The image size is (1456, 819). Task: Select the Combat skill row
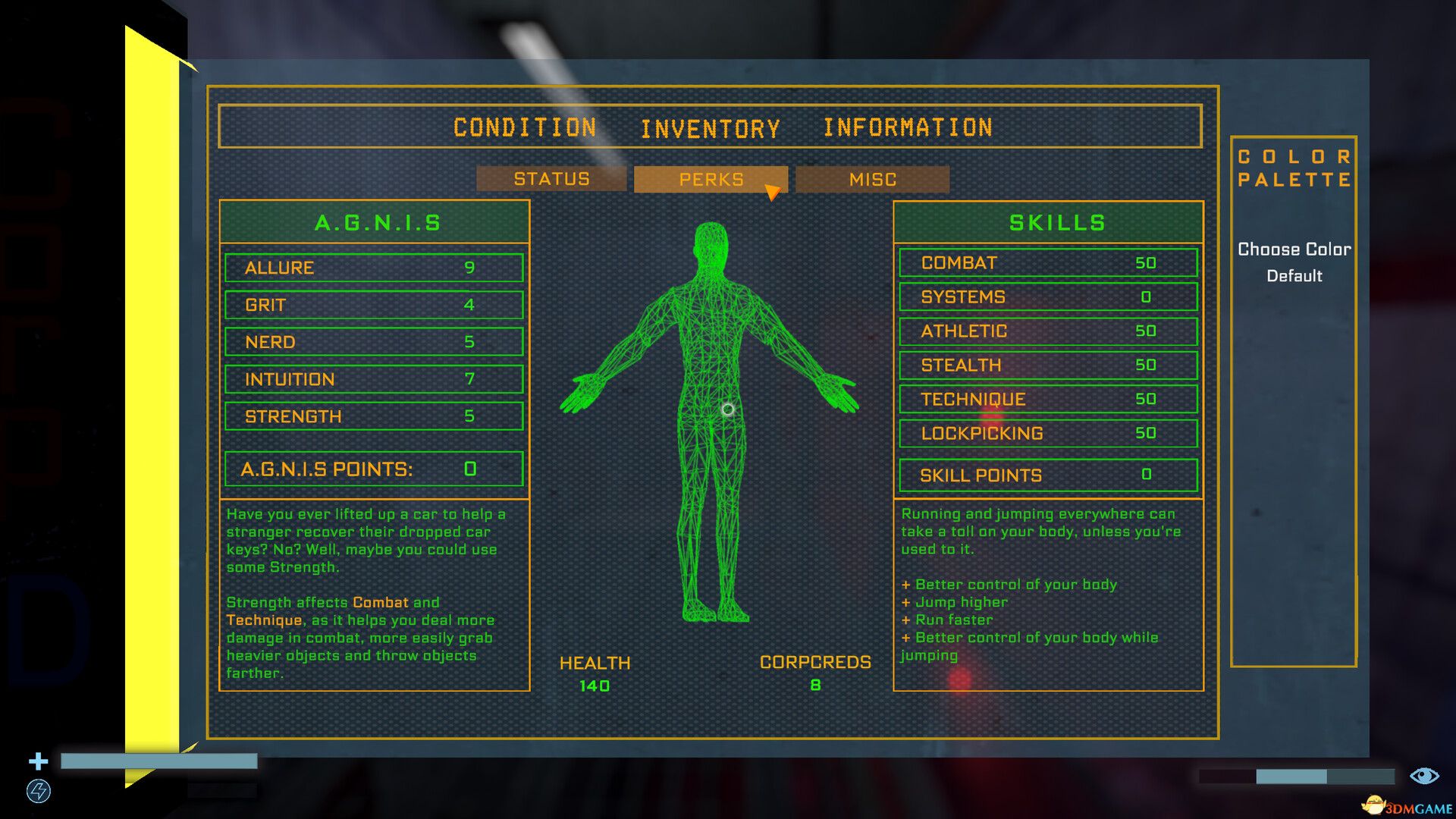click(x=1048, y=263)
